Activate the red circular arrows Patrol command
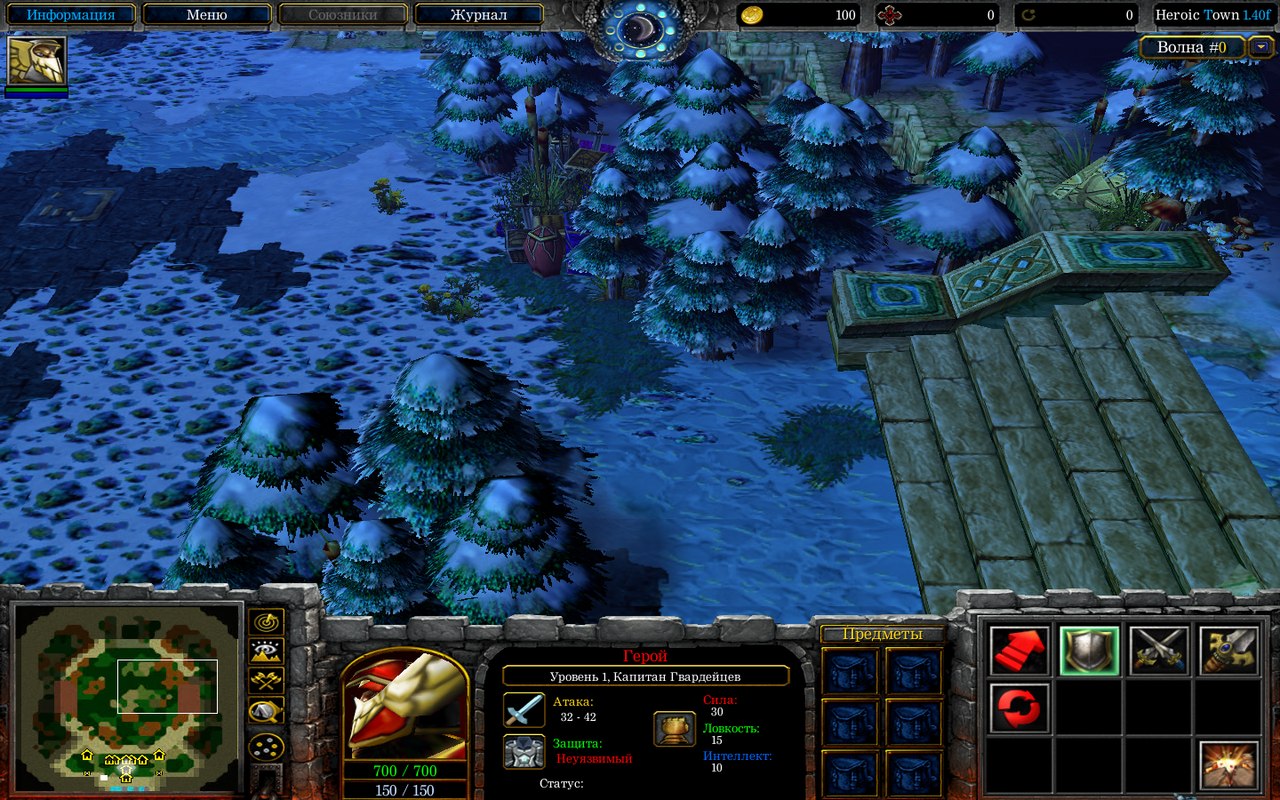Screen dimensions: 1280x800 (x=1020, y=707)
